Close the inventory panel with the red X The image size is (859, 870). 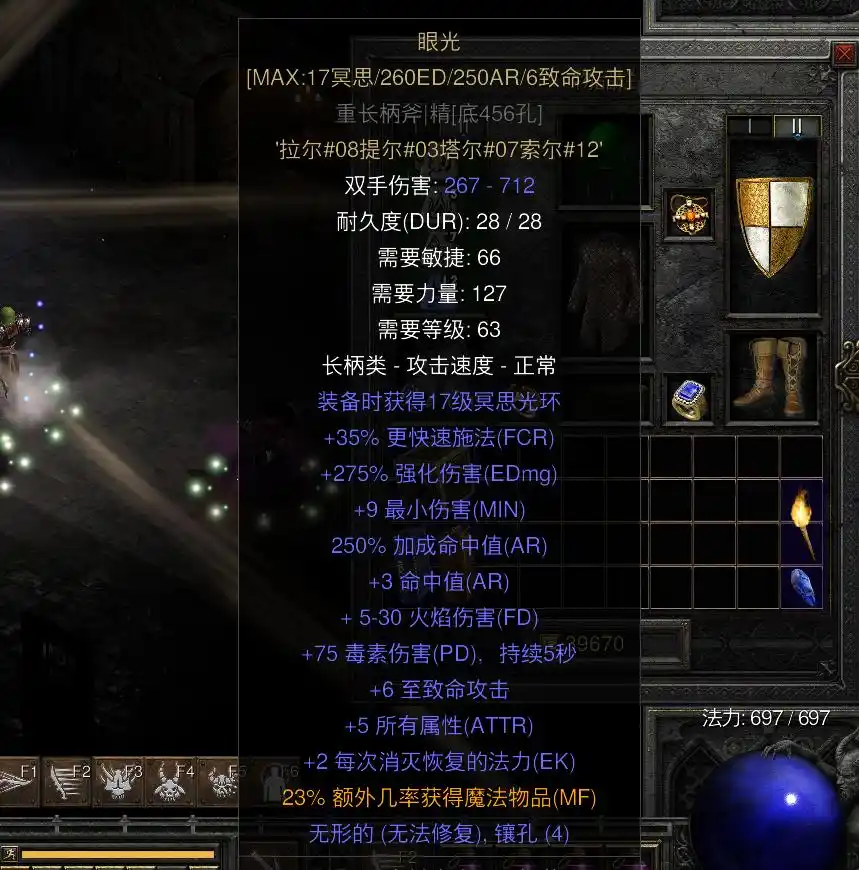tap(845, 53)
